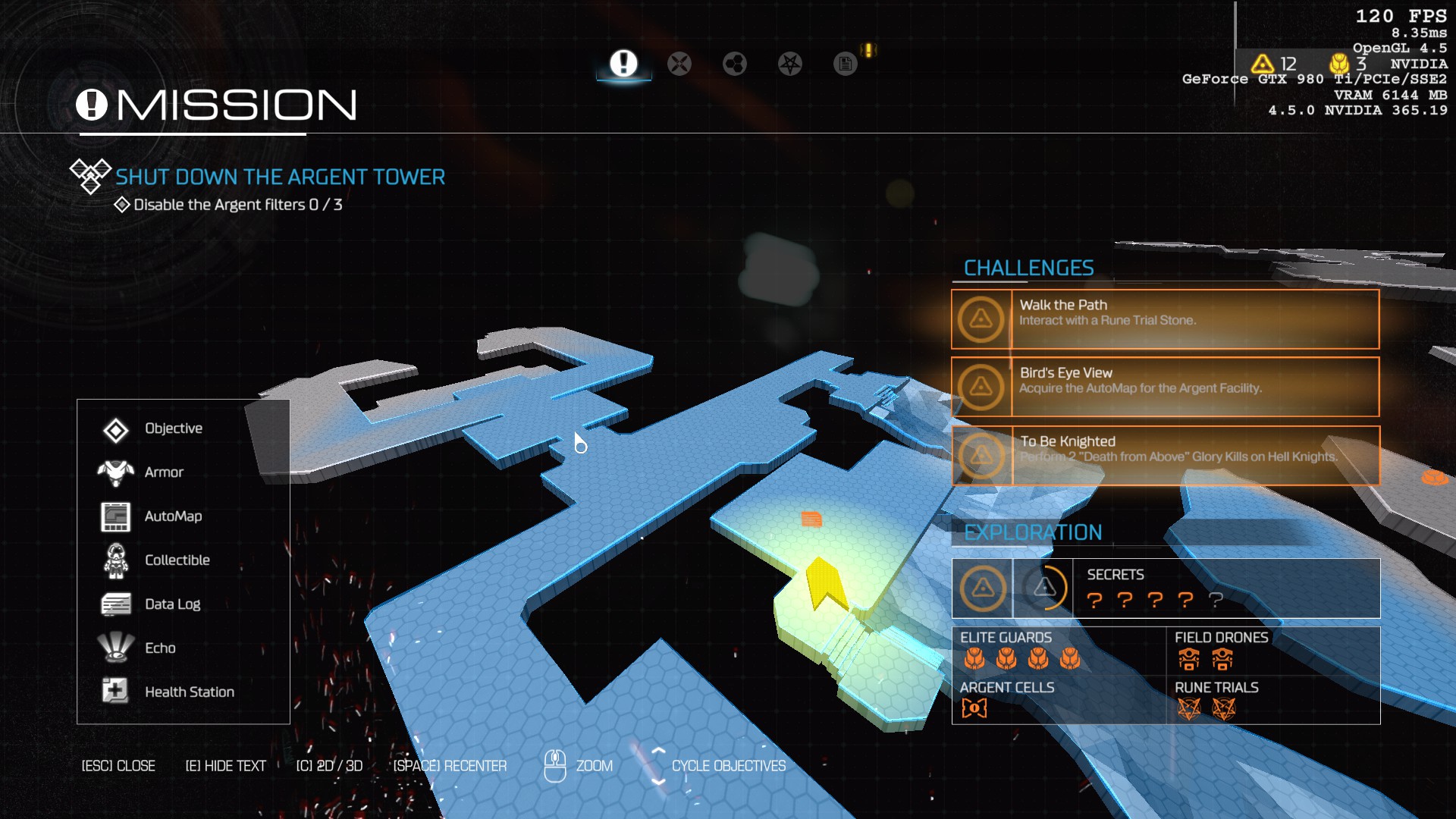Select the Objective legend entry
Screen dimensions: 1456x819
[173, 428]
